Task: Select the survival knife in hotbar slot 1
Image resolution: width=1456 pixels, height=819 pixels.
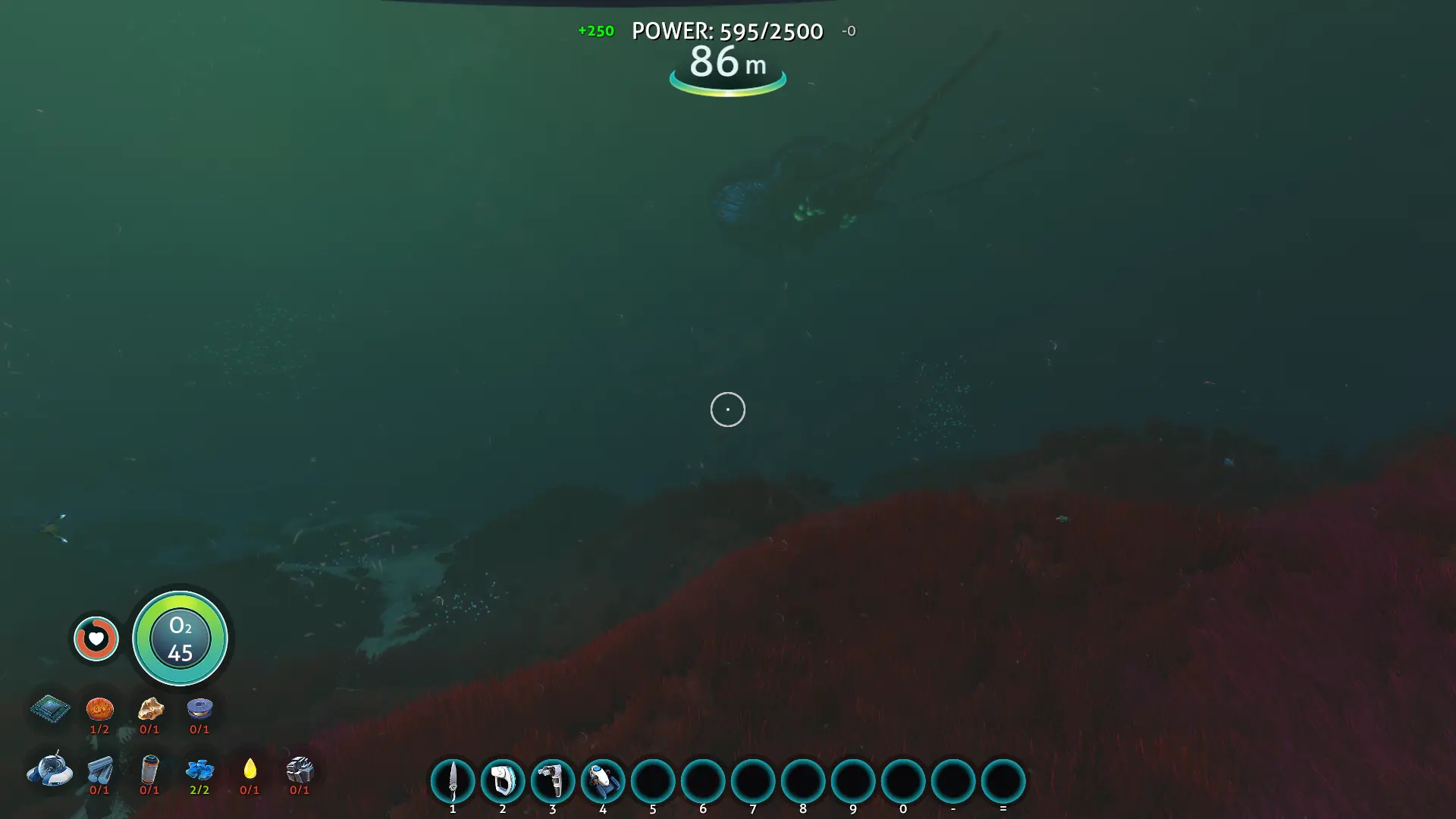Action: pos(453,782)
